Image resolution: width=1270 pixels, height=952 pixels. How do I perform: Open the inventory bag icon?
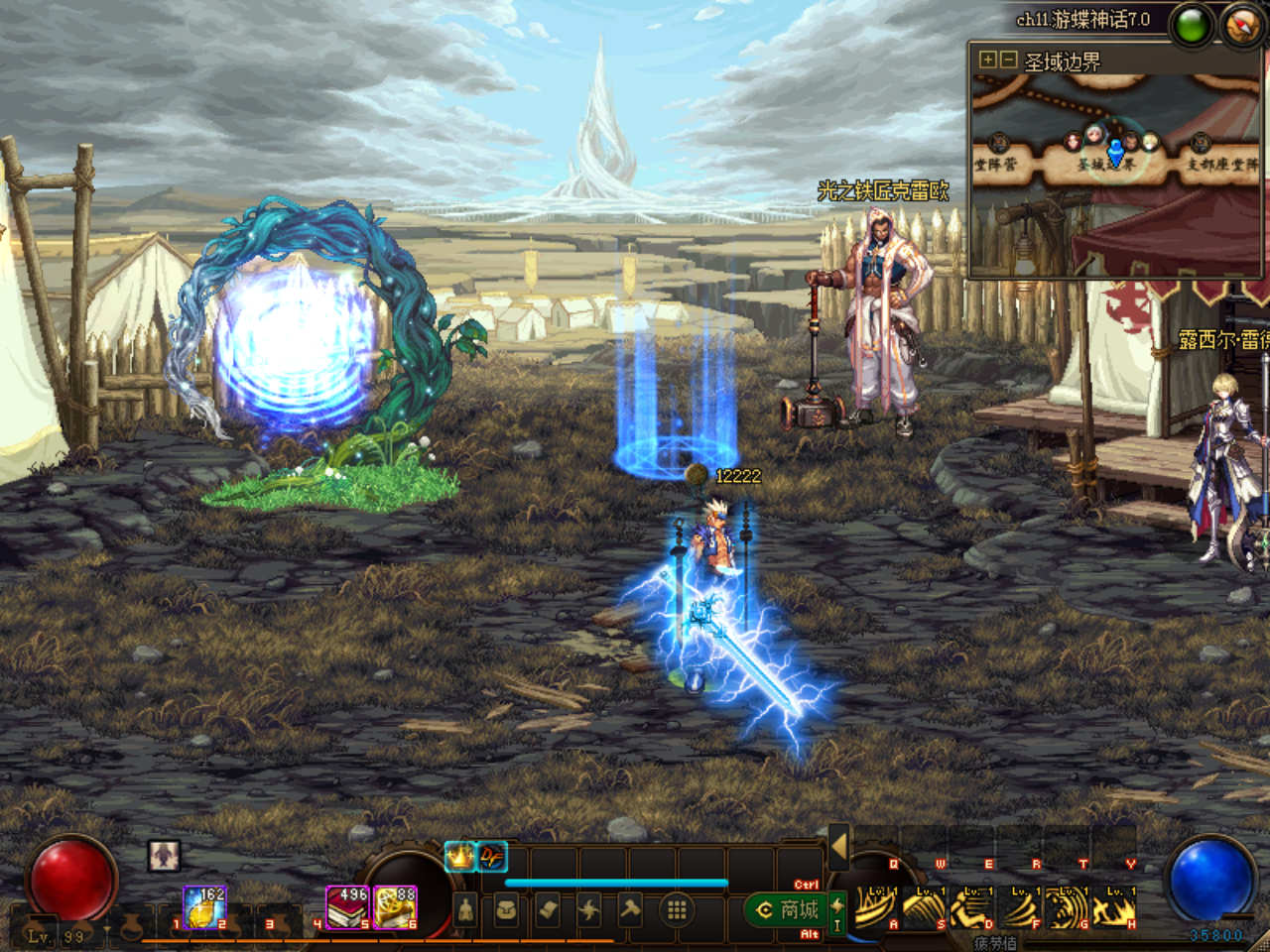pyautogui.click(x=506, y=907)
